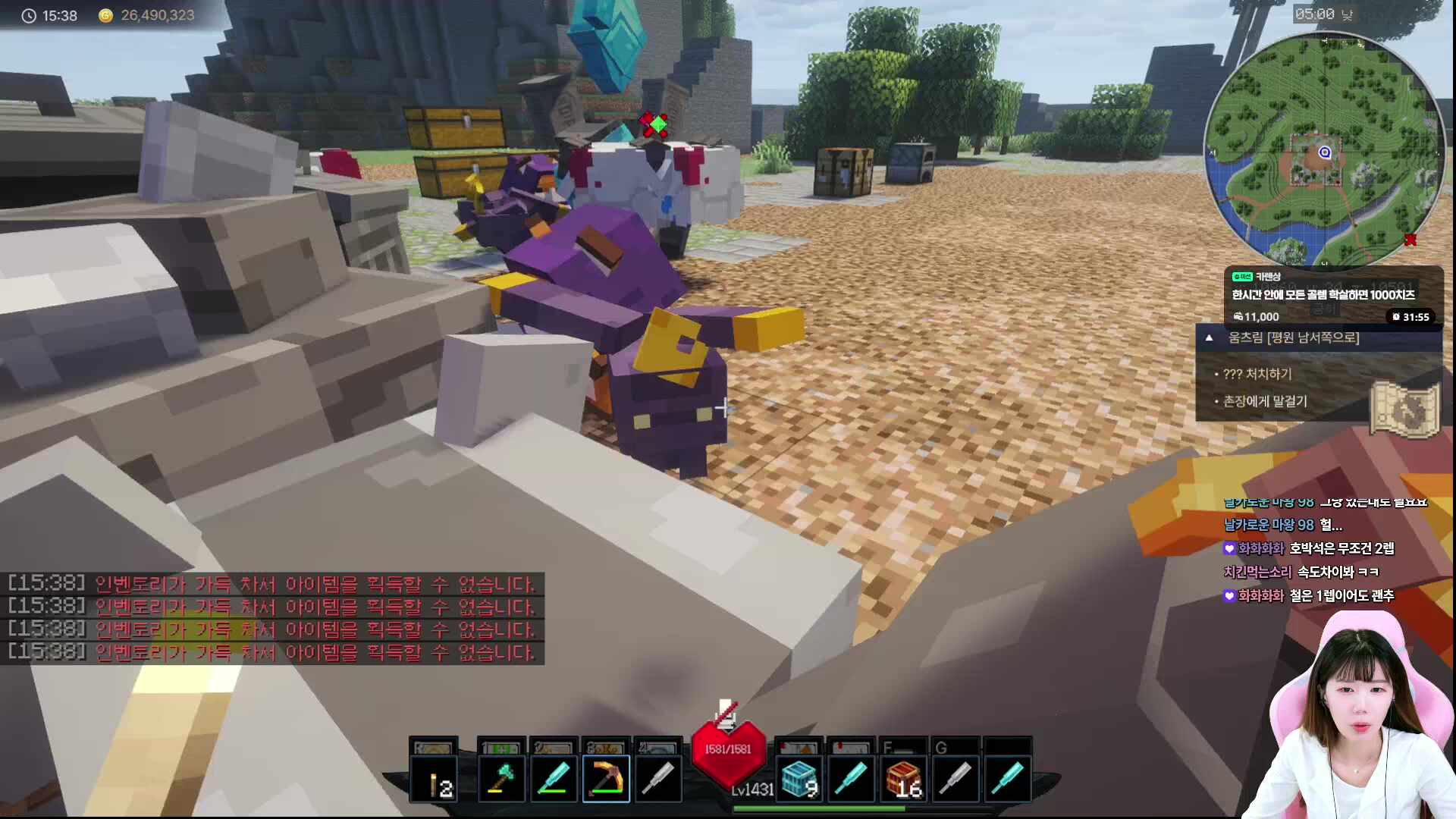Click the '촌장에게 말걸기' quest objective
The width and height of the screenshot is (1456, 819).
[x=1265, y=401]
